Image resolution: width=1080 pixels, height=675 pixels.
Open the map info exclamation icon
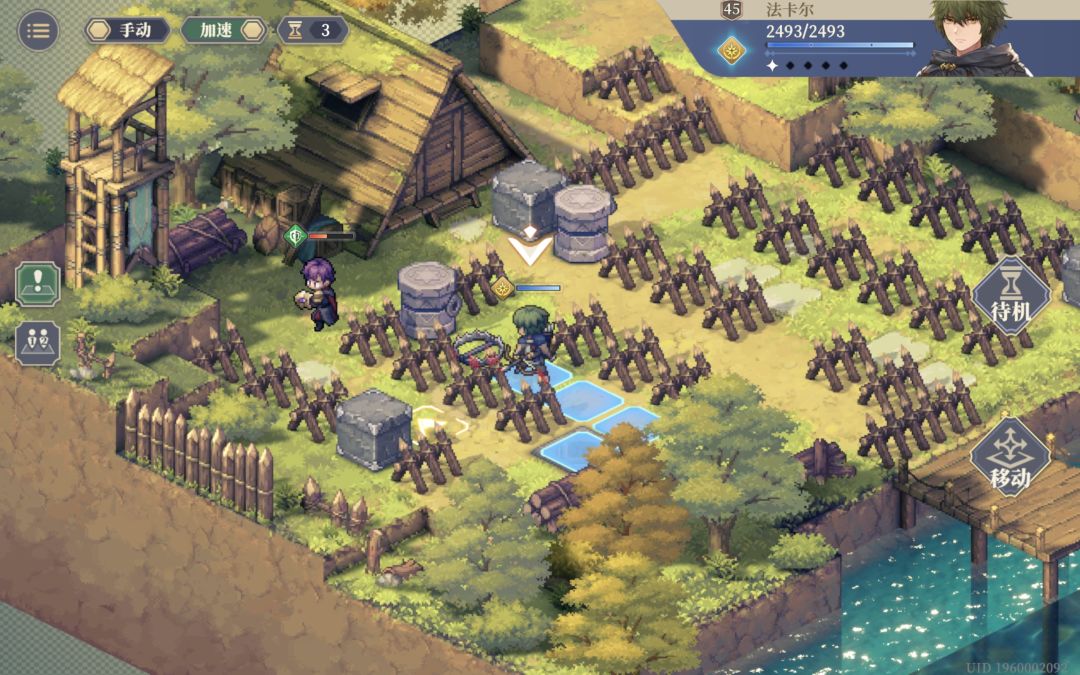click(x=38, y=283)
